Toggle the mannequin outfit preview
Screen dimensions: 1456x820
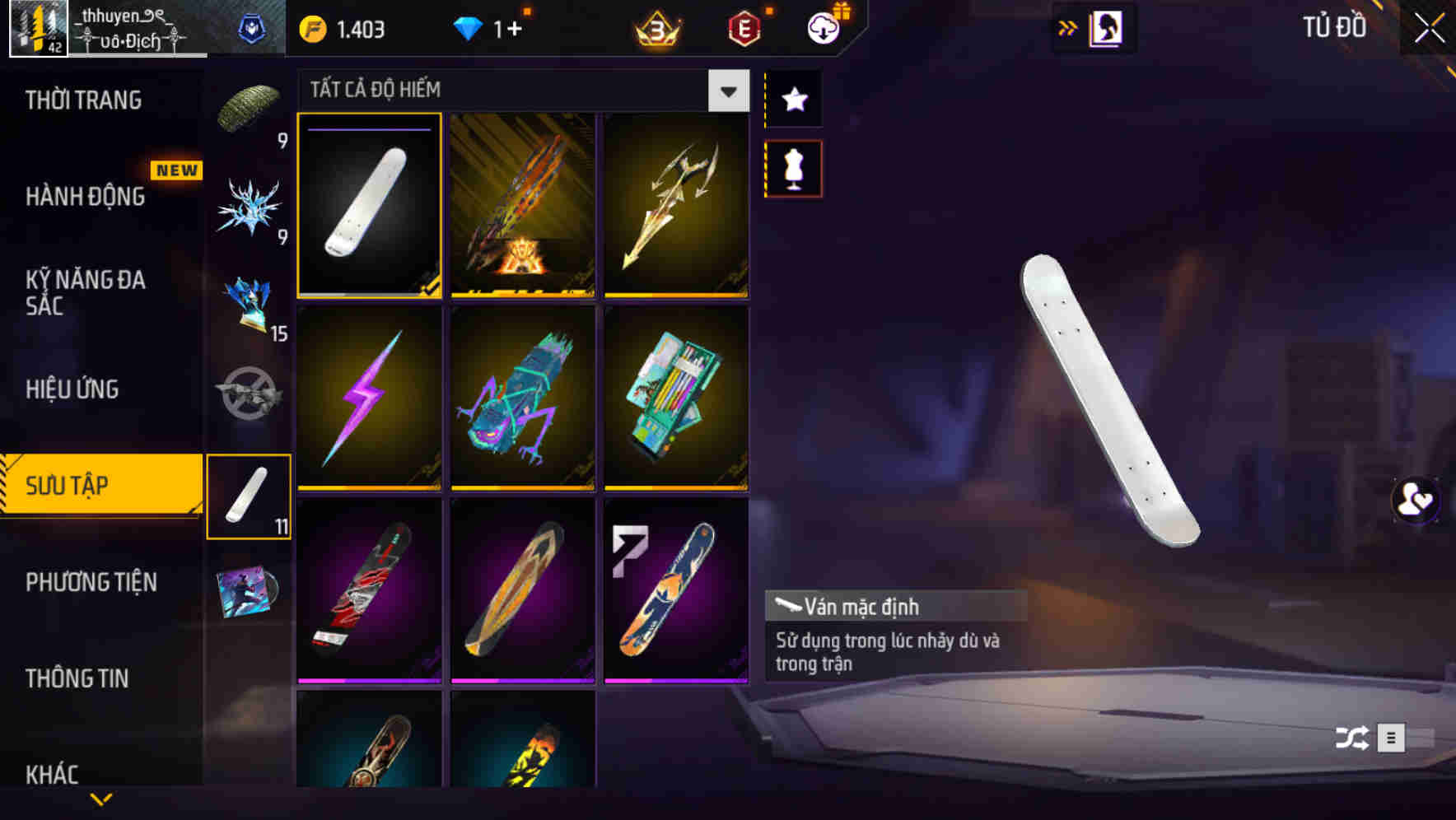click(x=792, y=167)
